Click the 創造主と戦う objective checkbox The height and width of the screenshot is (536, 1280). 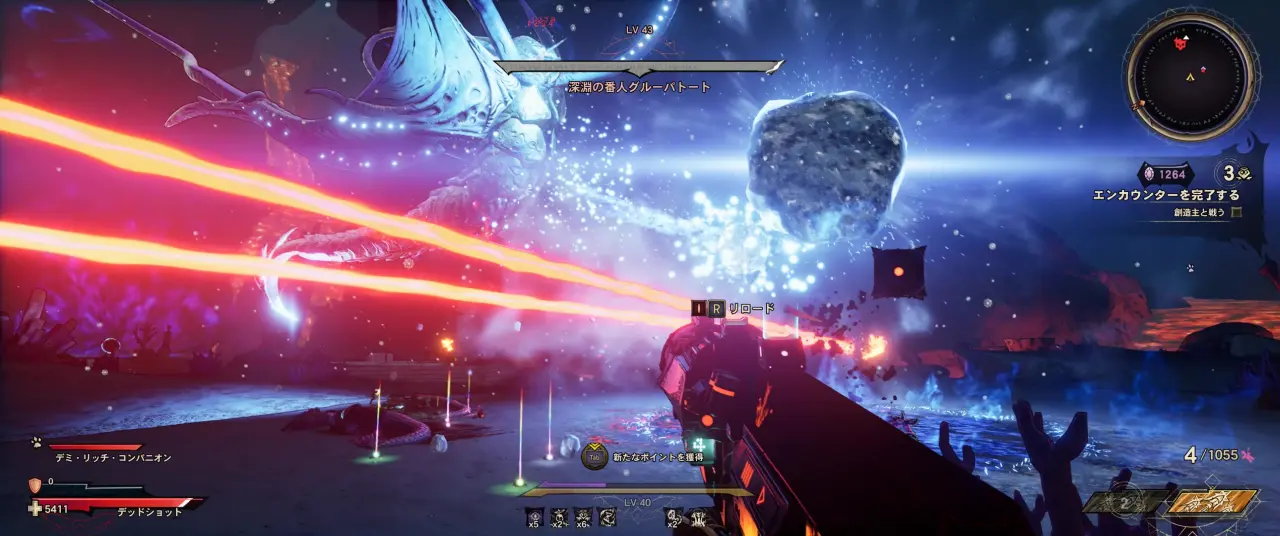[1236, 212]
